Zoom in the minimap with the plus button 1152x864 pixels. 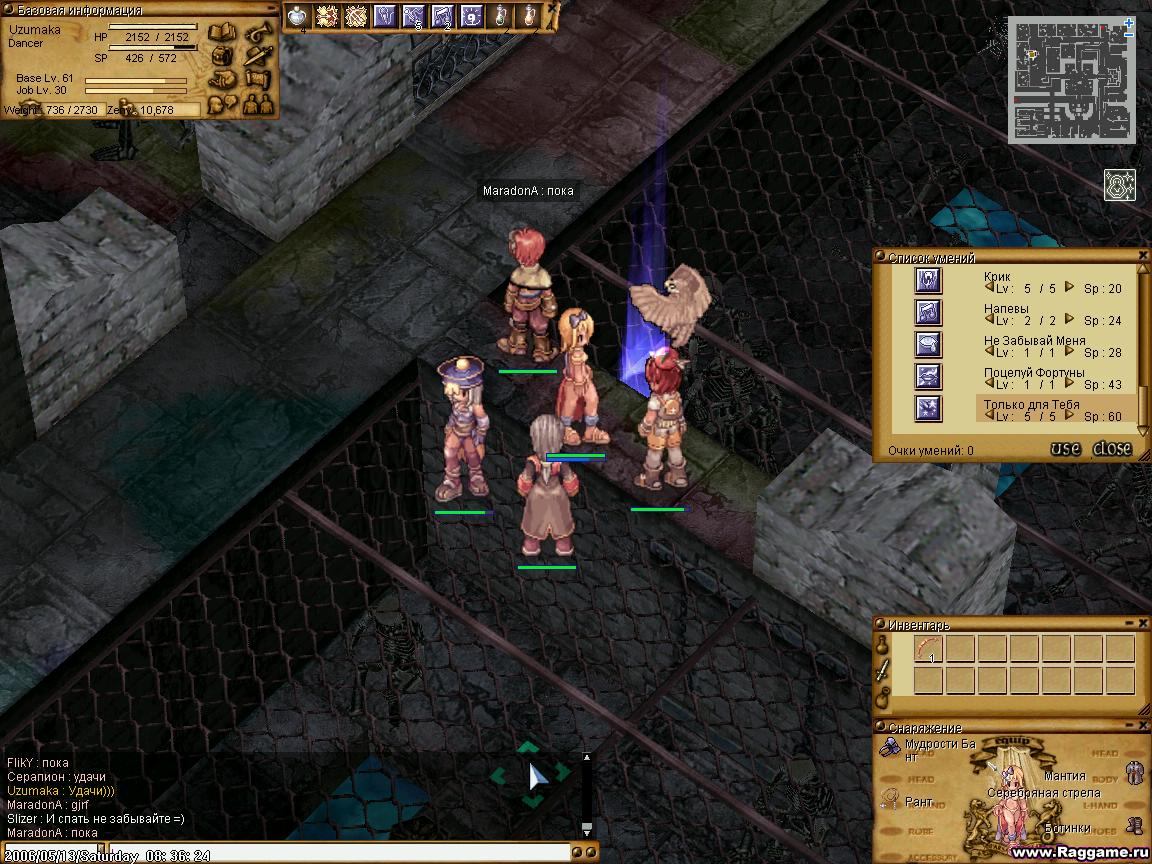point(1129,21)
